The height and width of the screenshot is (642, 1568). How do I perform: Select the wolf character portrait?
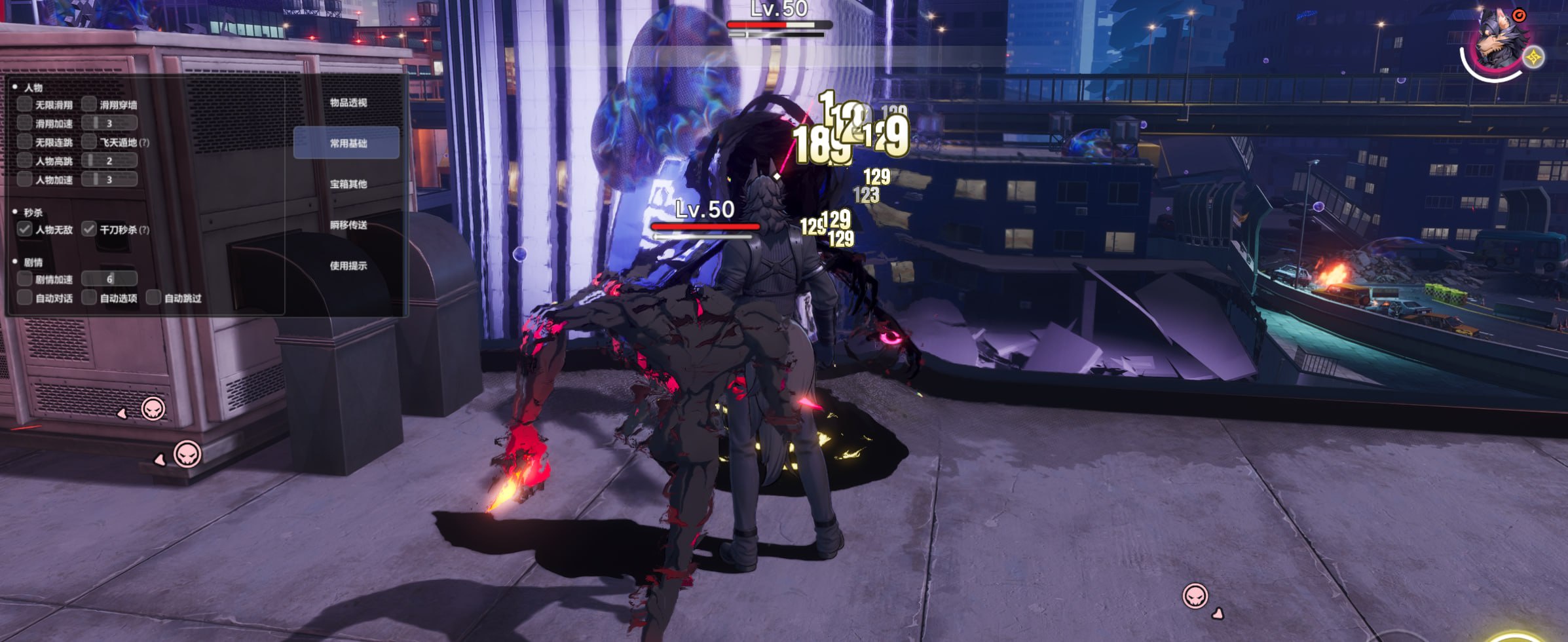[x=1497, y=43]
